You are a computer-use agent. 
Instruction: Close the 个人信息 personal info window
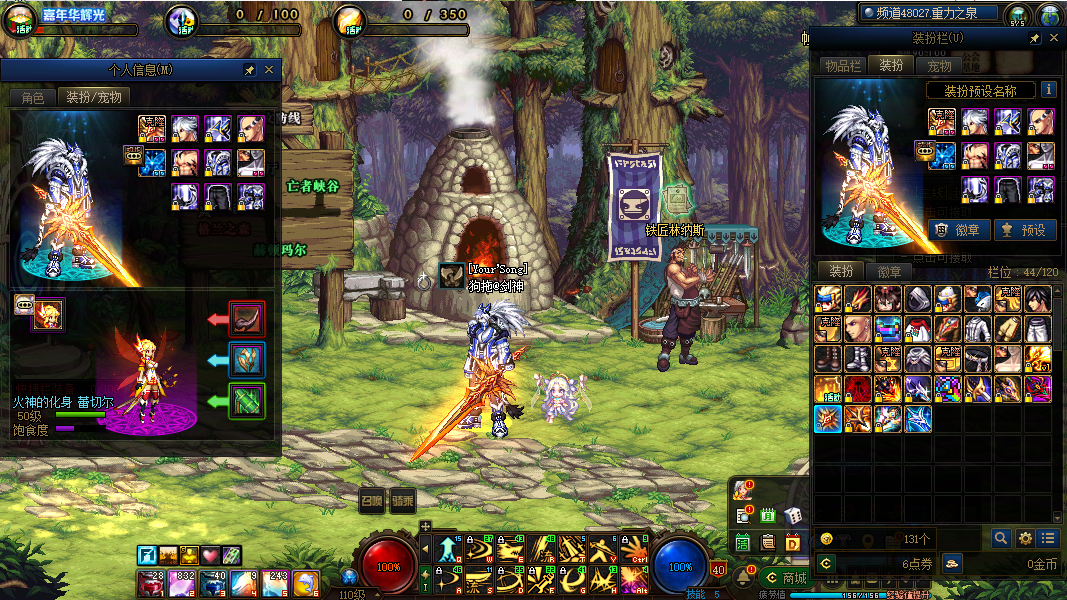268,70
